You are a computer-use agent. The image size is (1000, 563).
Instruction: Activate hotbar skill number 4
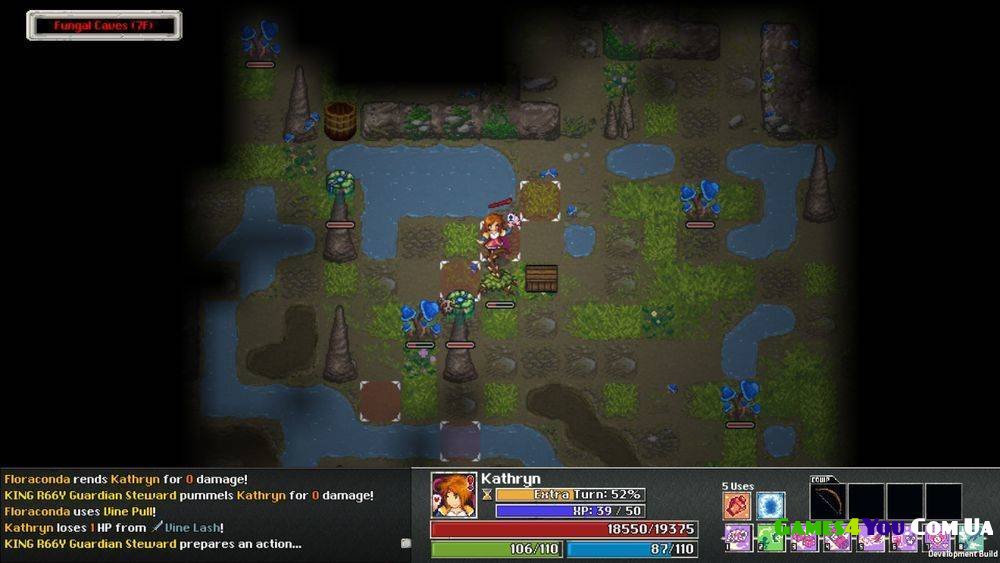coord(838,539)
